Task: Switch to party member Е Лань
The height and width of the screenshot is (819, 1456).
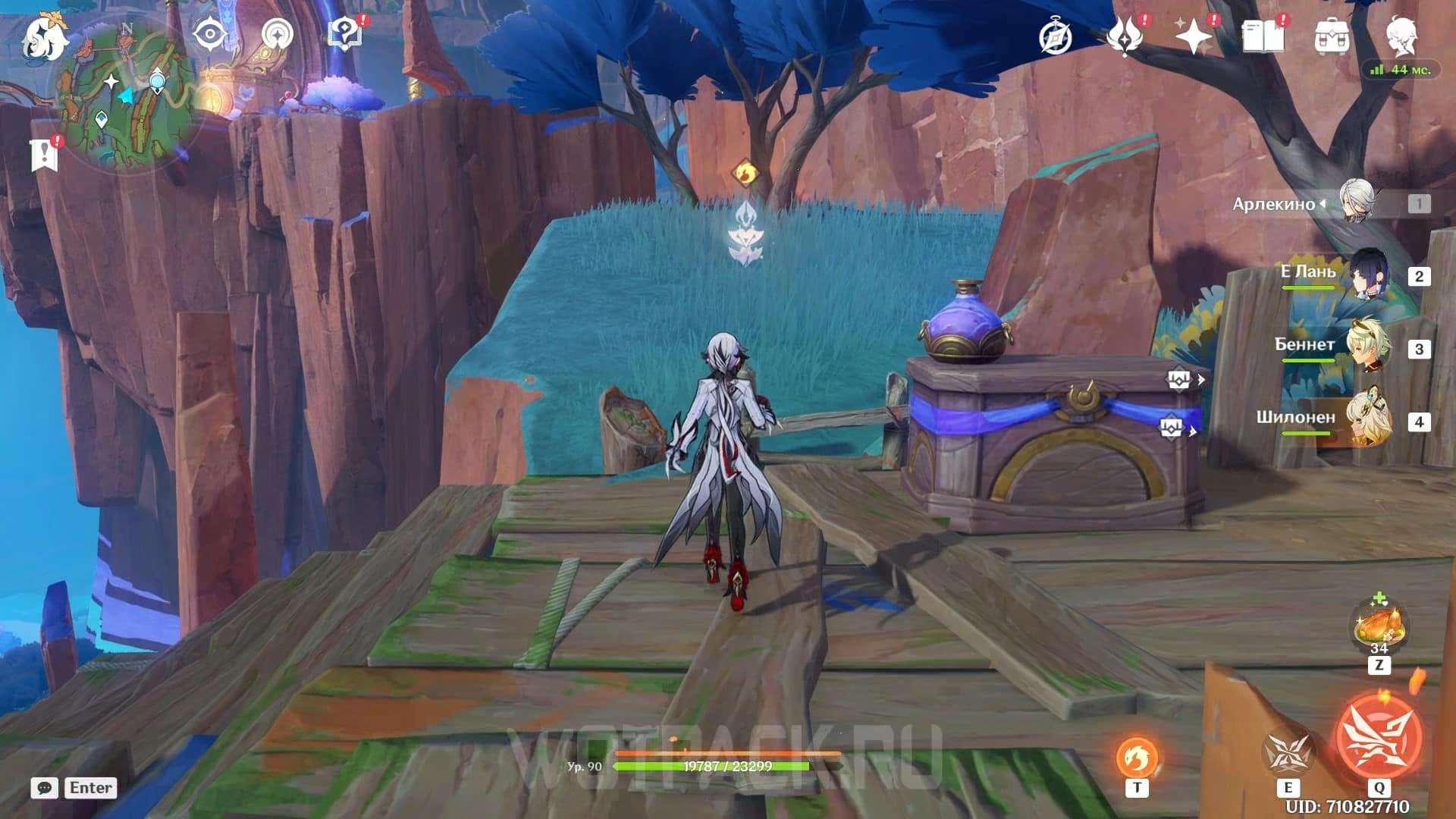Action: [x=1369, y=275]
